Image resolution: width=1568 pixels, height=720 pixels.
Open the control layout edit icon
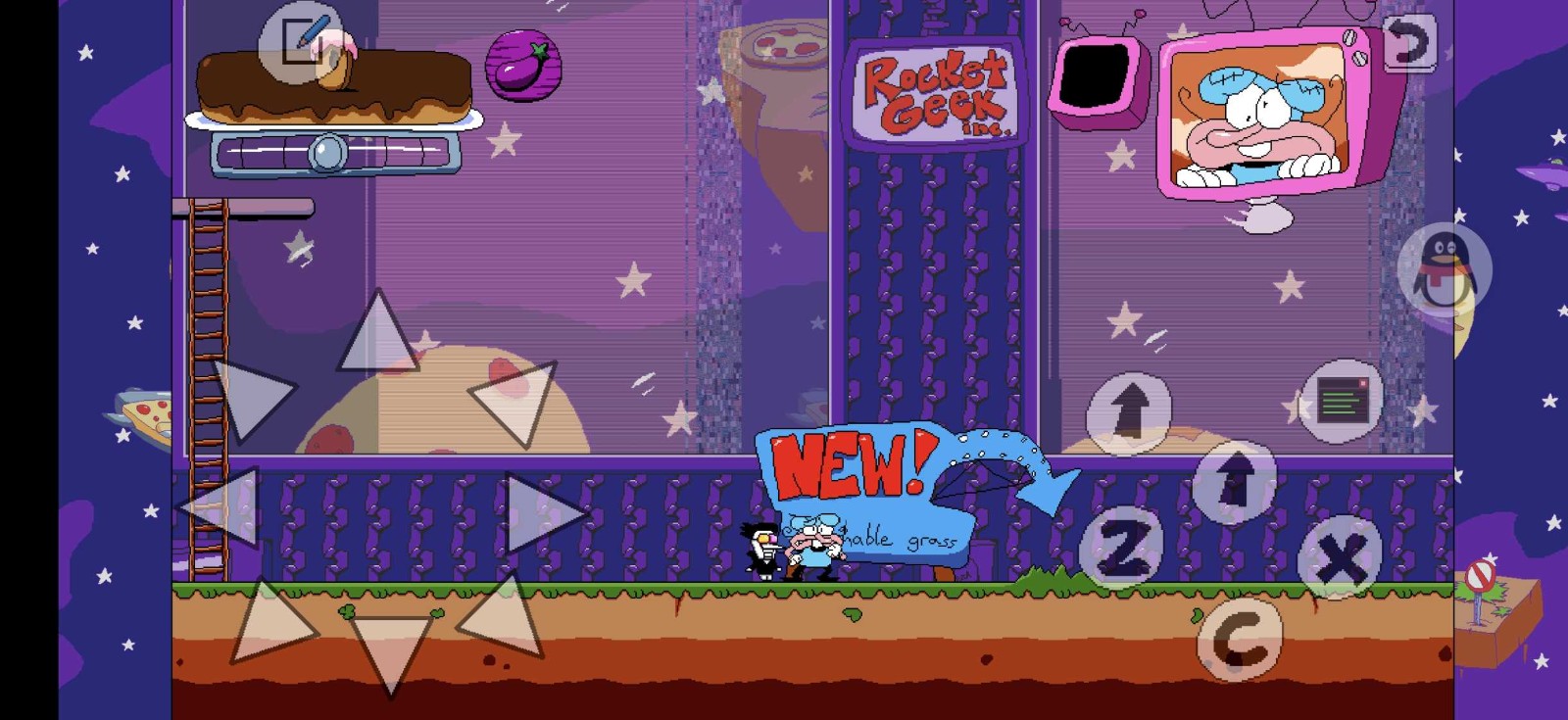[301, 43]
